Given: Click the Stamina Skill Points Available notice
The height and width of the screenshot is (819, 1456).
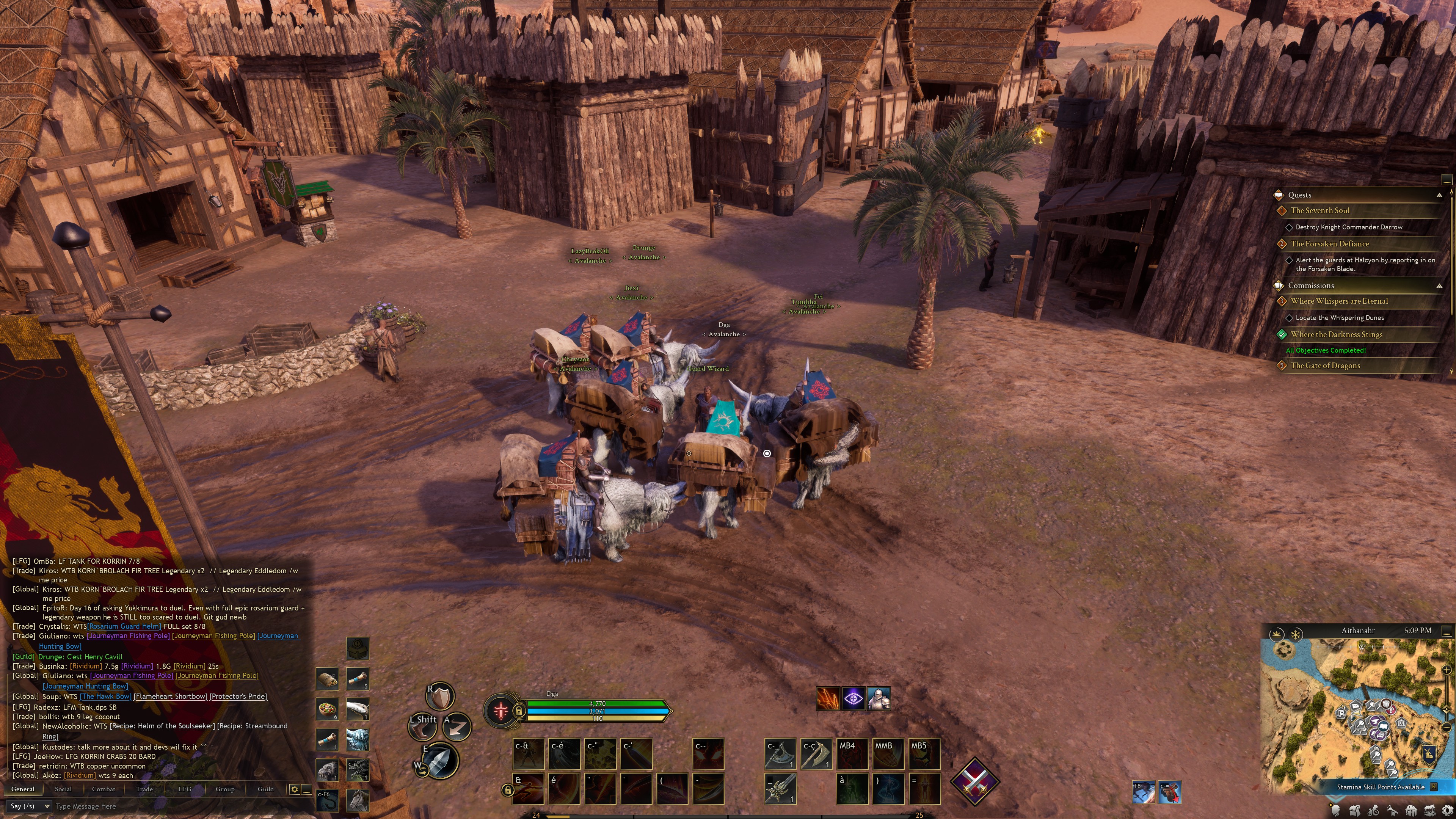Looking at the screenshot, I should 1380,787.
